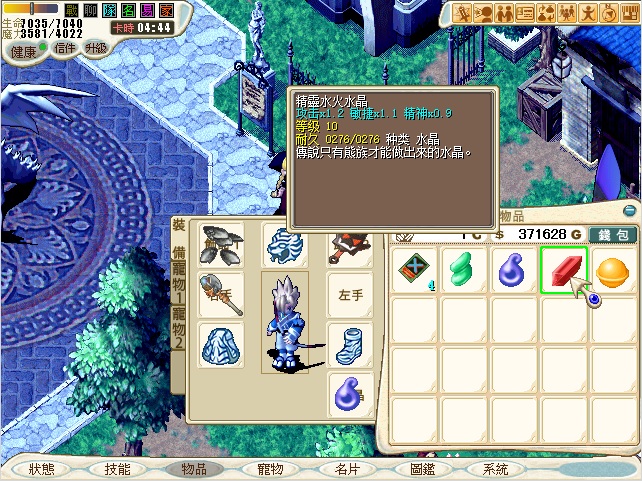Viewport: 642px width, 481px height.
Task: Click the 健康 health button
Action: pos(24,50)
